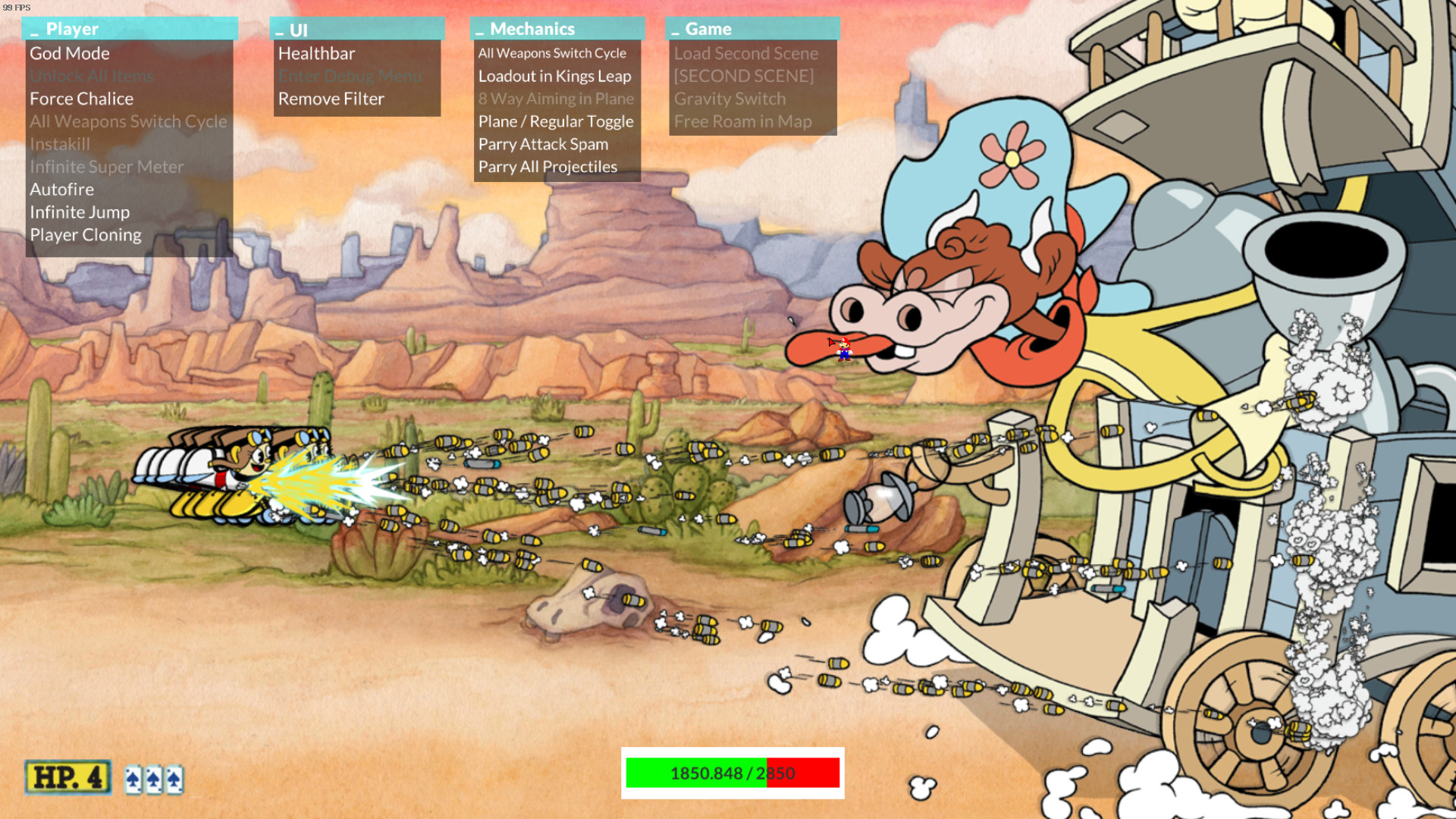Viewport: 1456px width, 819px height.
Task: Activate Parry All Projectiles
Action: 548,167
